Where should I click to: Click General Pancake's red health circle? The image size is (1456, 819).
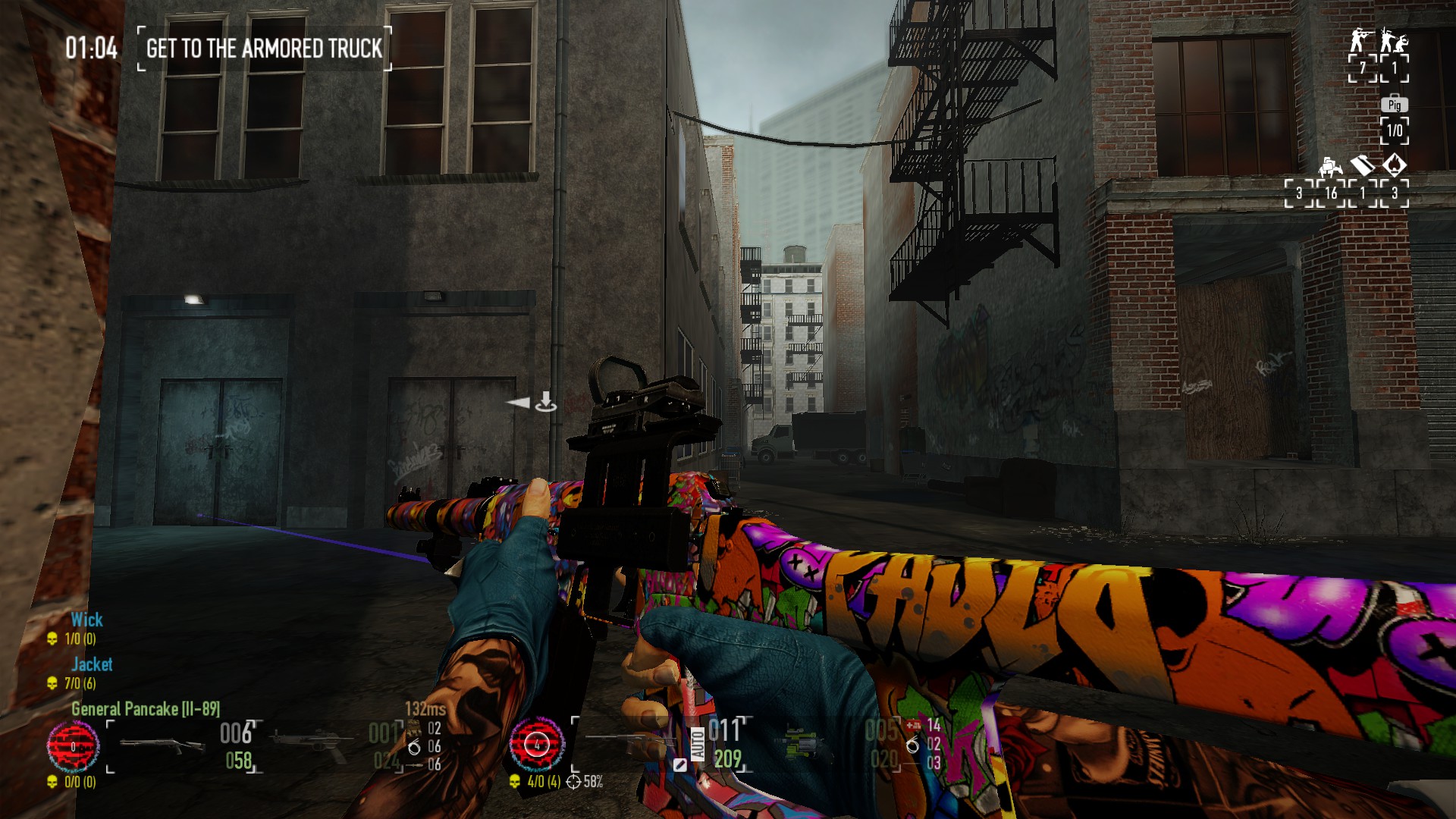point(73,746)
